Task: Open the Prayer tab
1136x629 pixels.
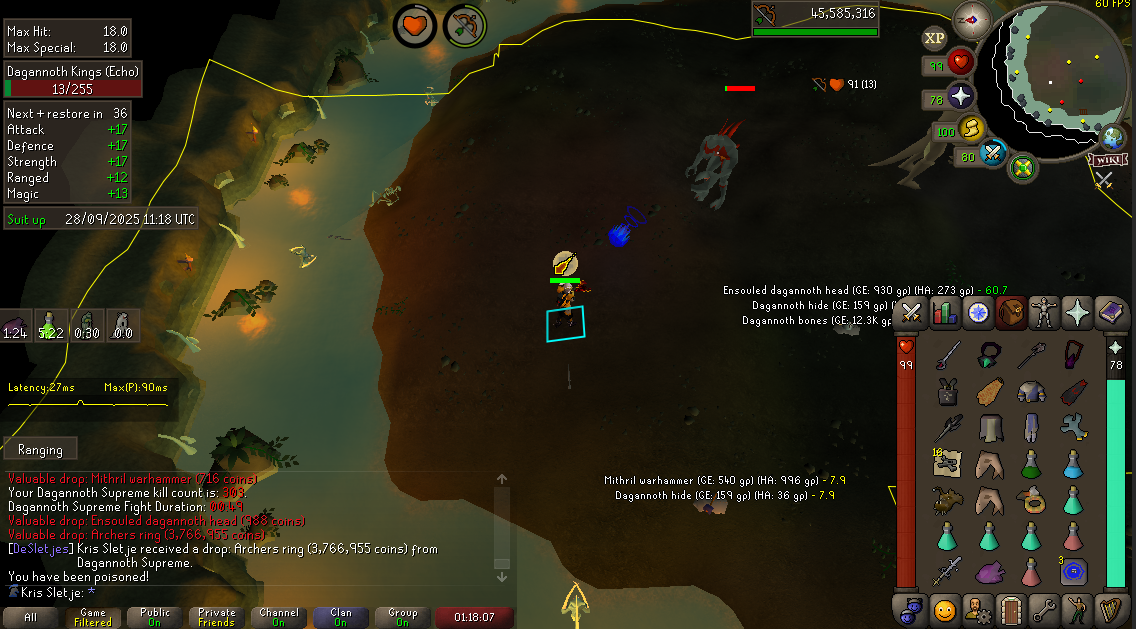Action: click(1077, 313)
